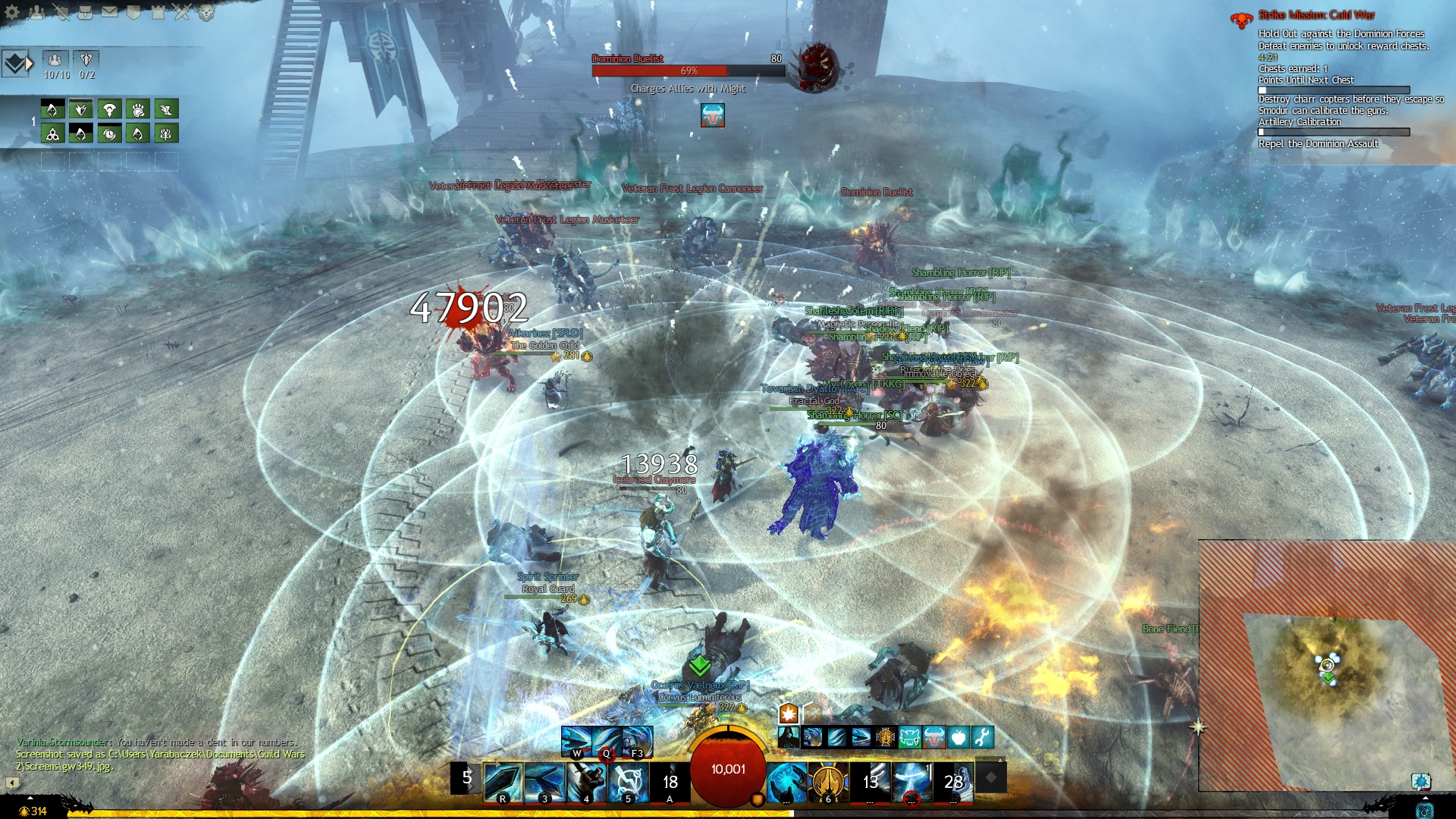
Task: Open the World vs. World tower panel
Action: 158,12
